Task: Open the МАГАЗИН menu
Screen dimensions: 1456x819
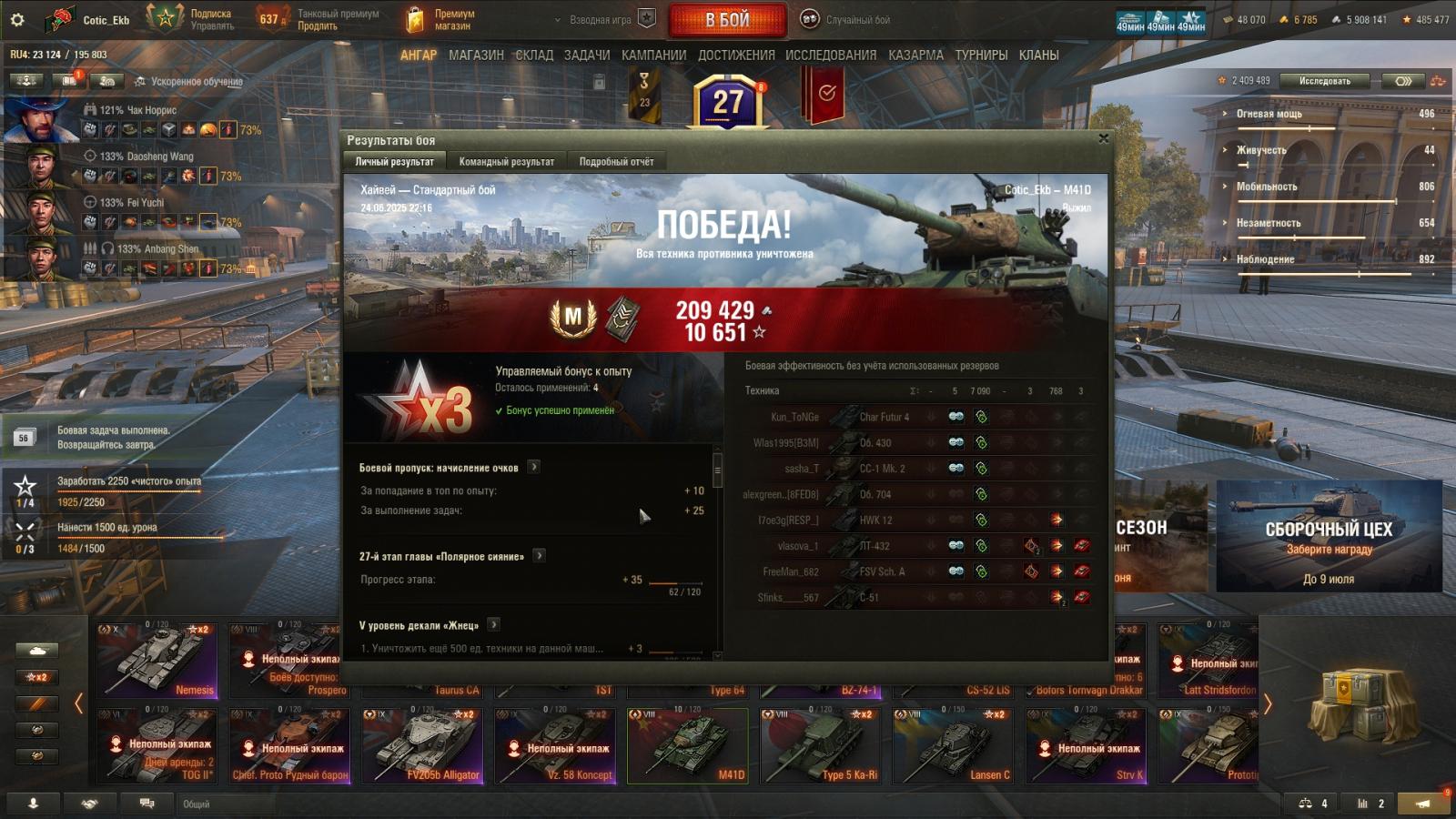Action: click(476, 55)
